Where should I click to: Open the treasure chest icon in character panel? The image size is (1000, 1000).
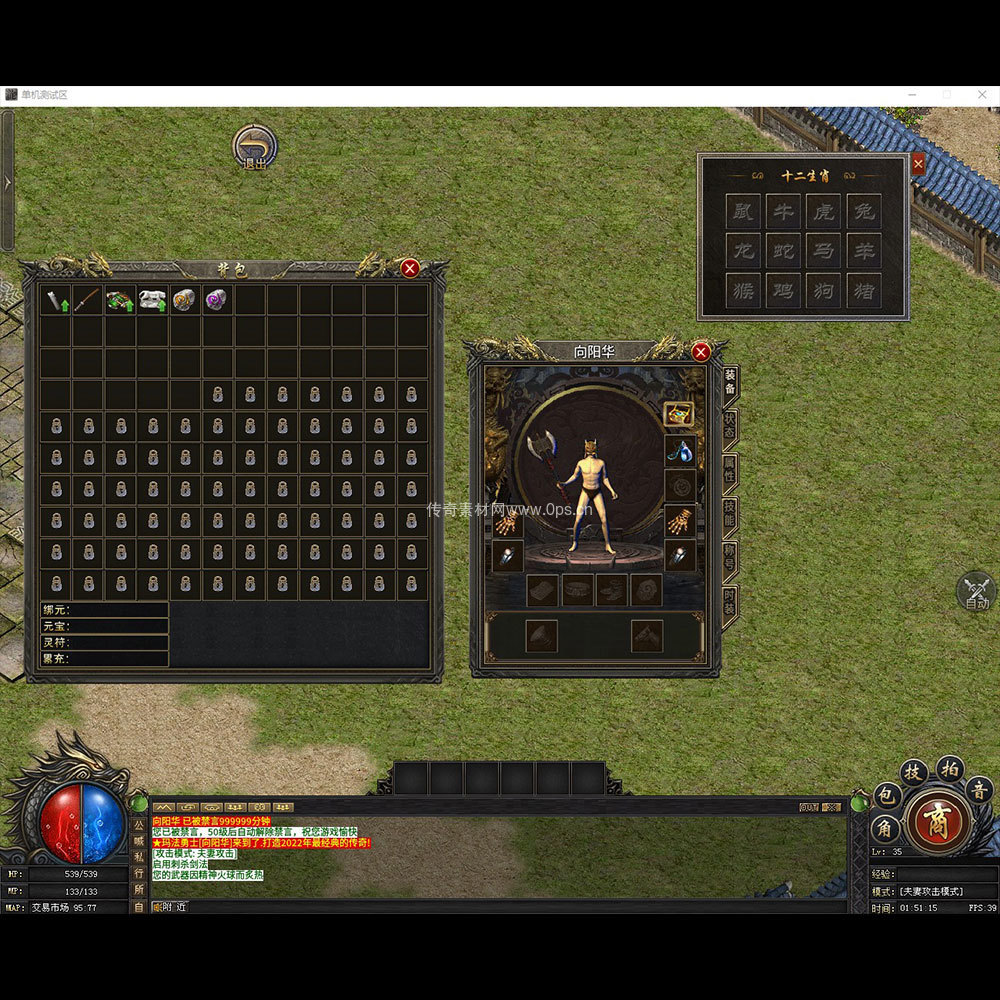[679, 414]
